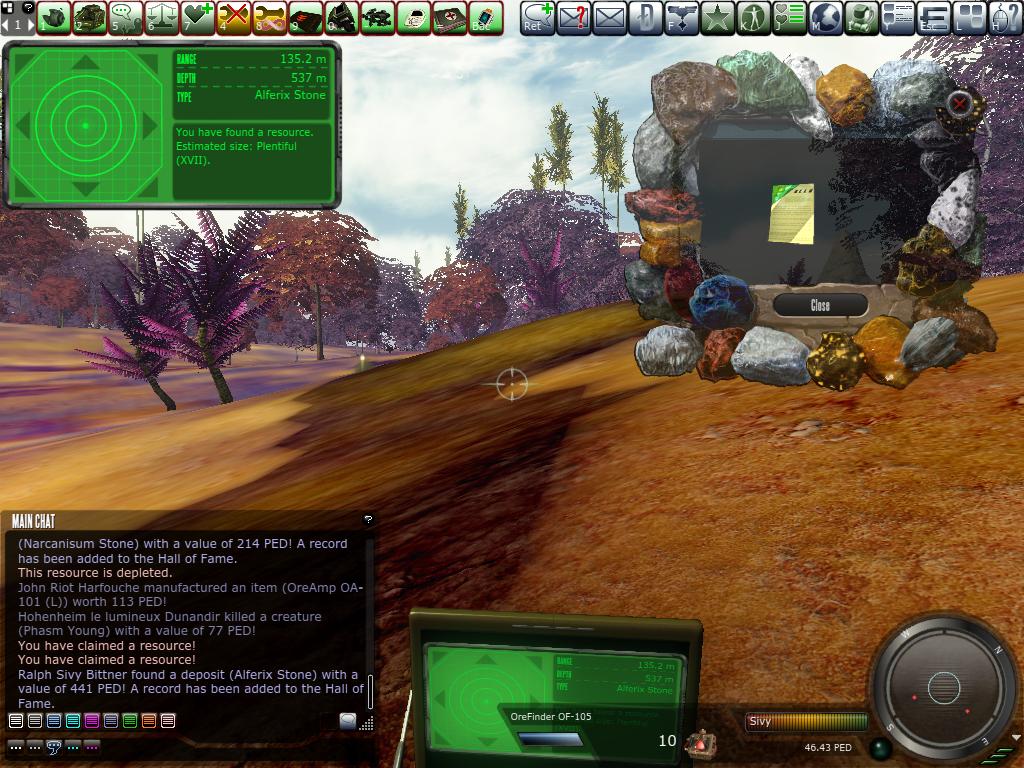This screenshot has height=768, width=1024.
Task: Select the yellow note item in loot window
Action: [x=791, y=213]
